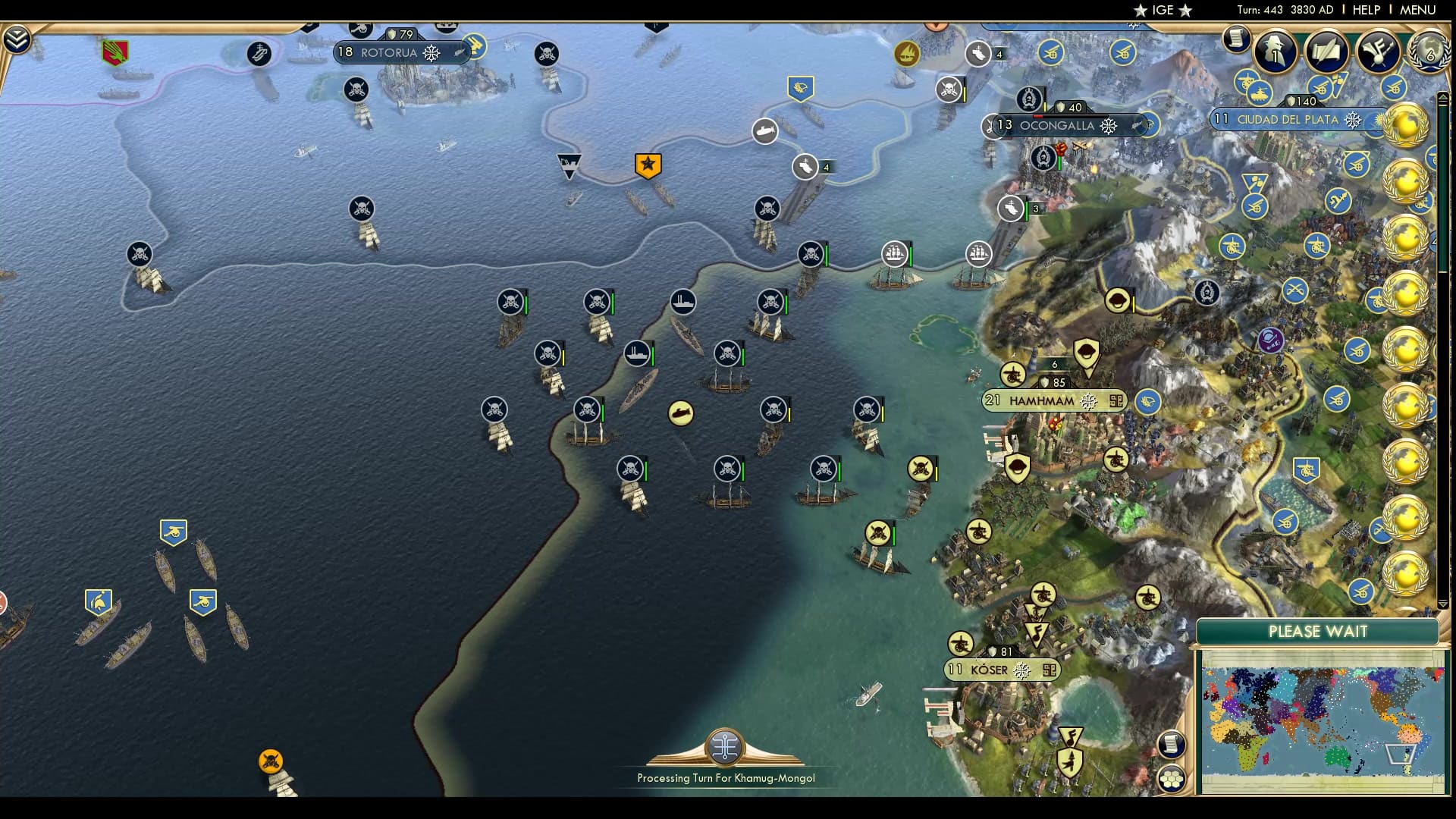Click HELP in the top bar
1456x819 pixels.
pos(1365,11)
